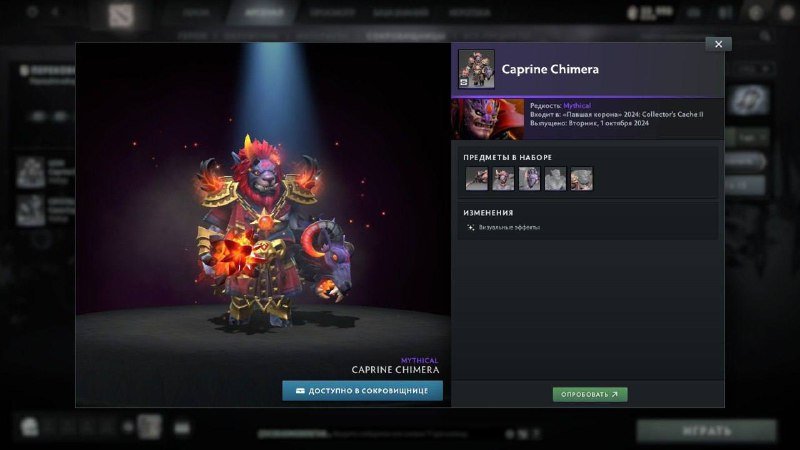Open the Caprine Chimera bundle thumbnail

(x=476, y=69)
